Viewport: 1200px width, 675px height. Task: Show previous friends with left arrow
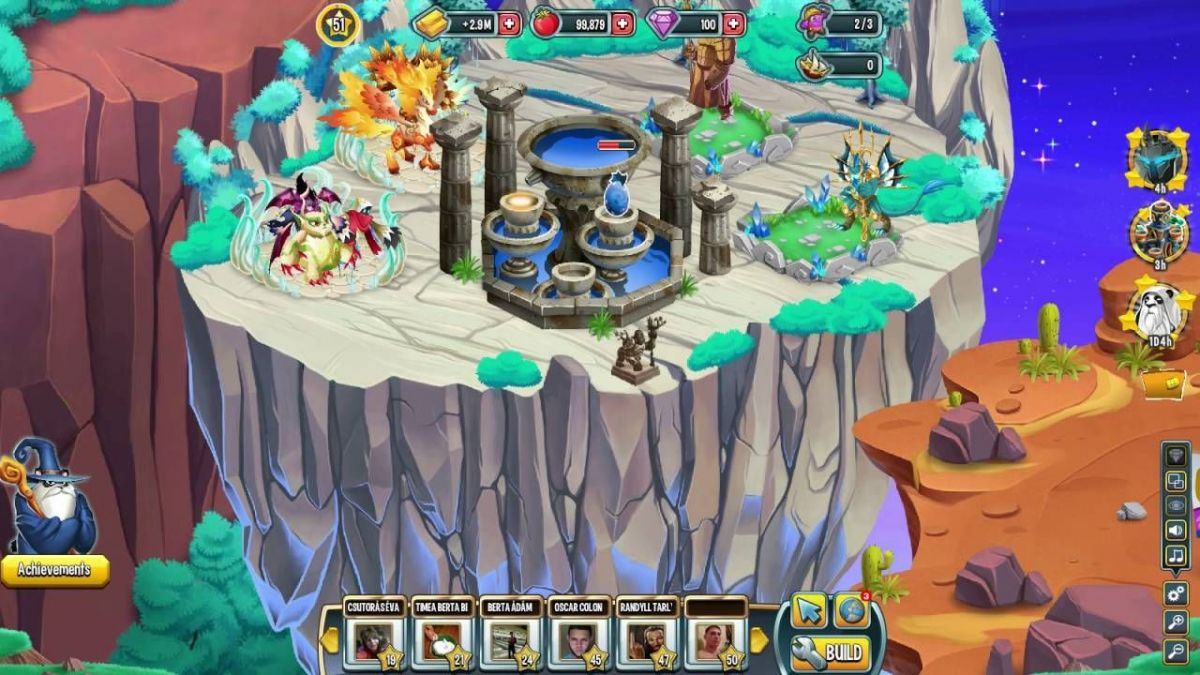pos(330,639)
